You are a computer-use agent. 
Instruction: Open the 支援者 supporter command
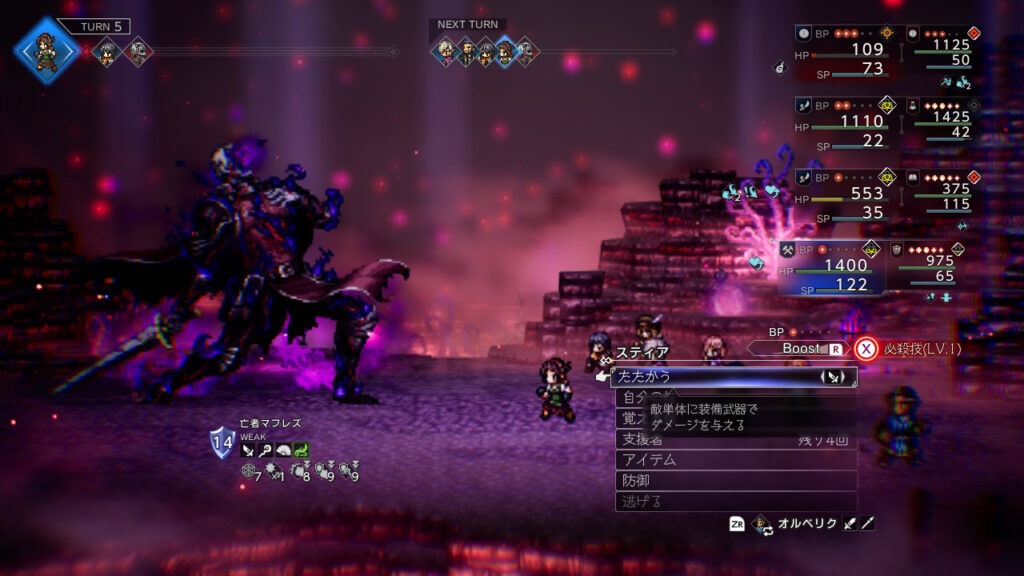[x=735, y=439]
